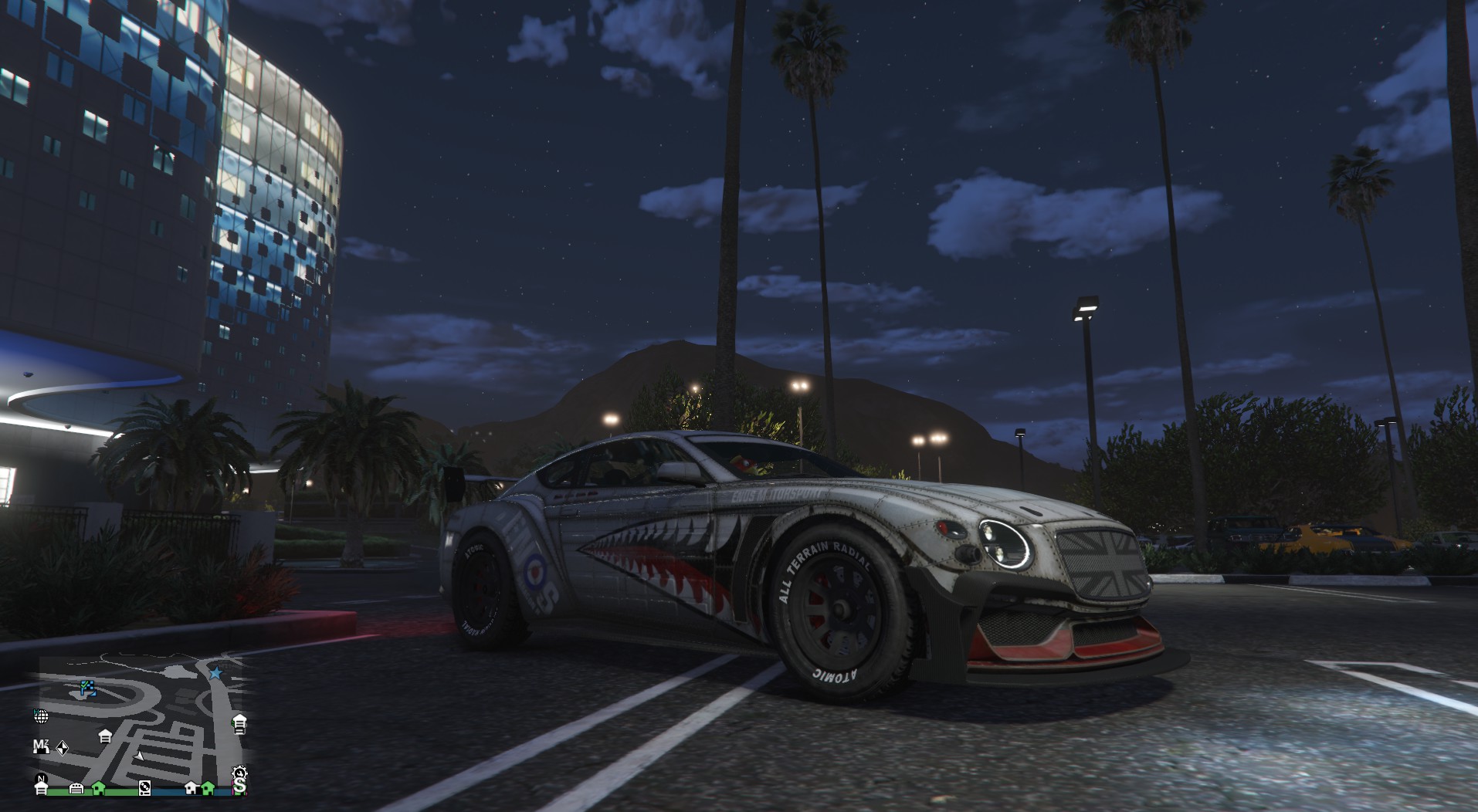Select the blue star destination blip

click(215, 673)
